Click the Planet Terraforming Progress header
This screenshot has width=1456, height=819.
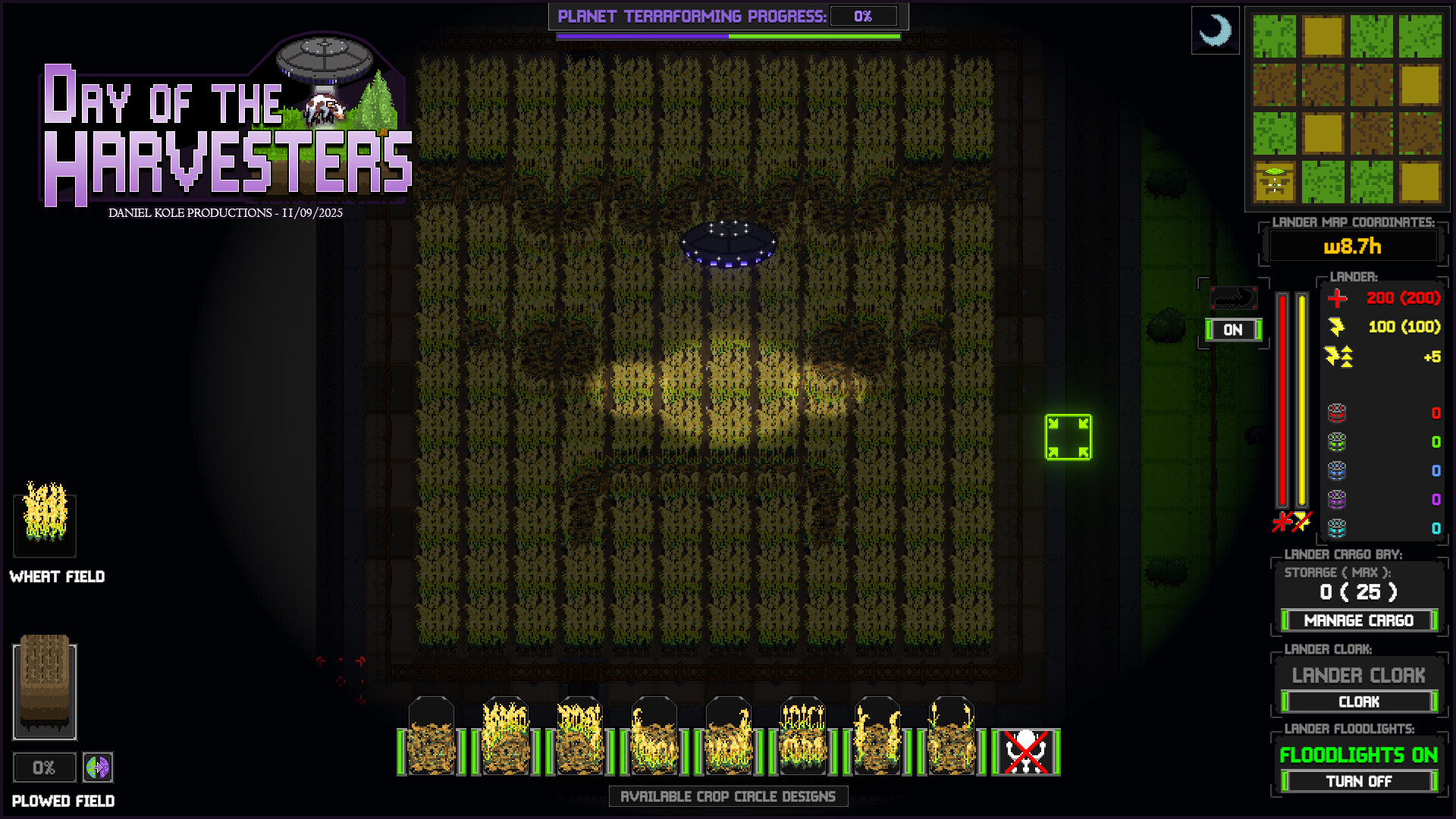pyautogui.click(x=695, y=14)
